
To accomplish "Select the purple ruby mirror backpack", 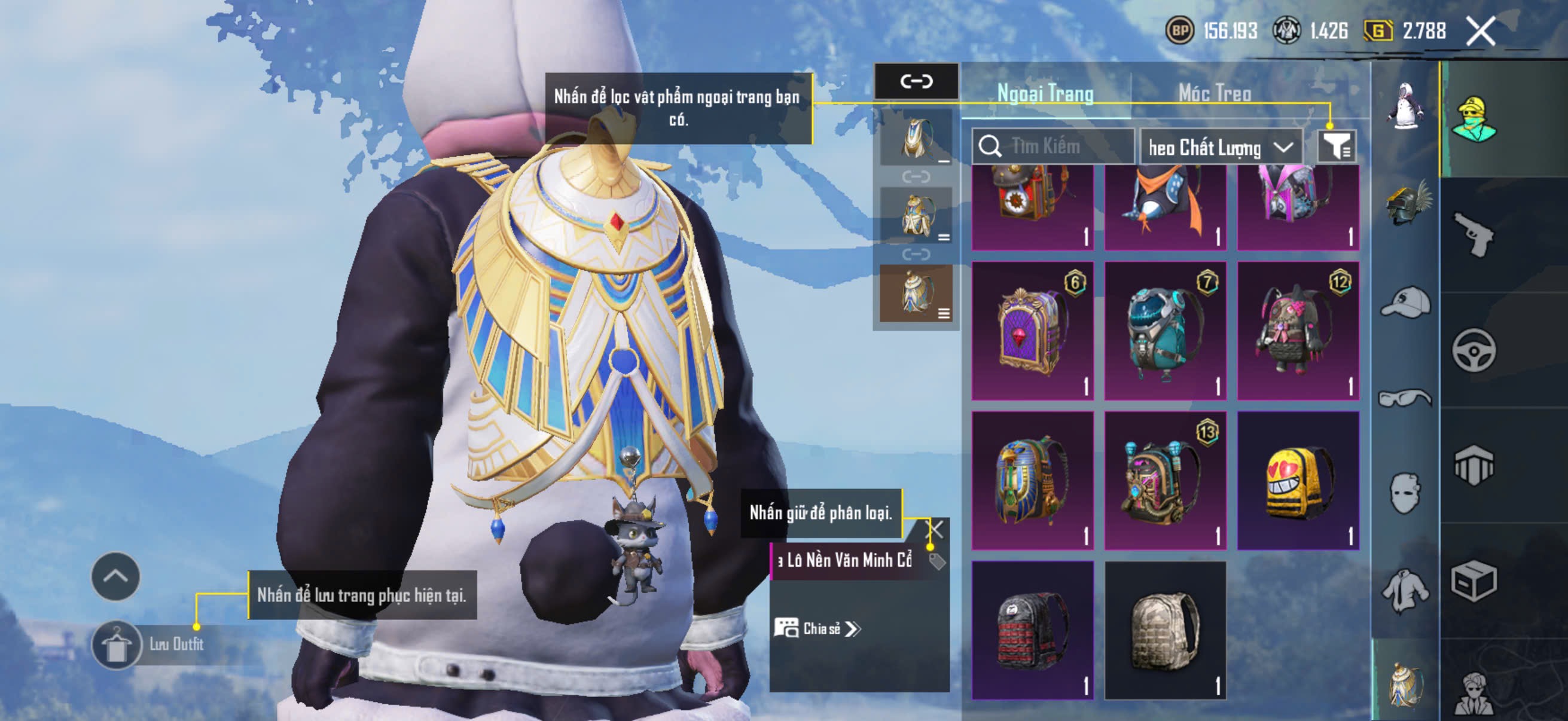I will (x=1032, y=331).
